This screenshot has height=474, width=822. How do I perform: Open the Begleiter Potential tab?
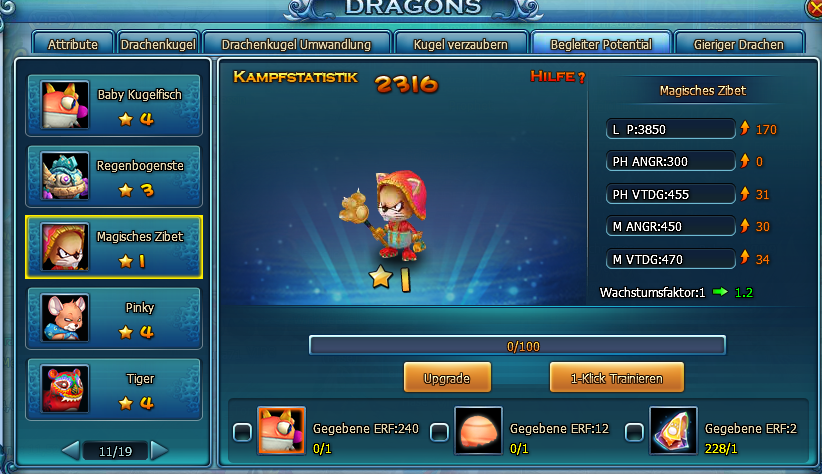(x=593, y=44)
